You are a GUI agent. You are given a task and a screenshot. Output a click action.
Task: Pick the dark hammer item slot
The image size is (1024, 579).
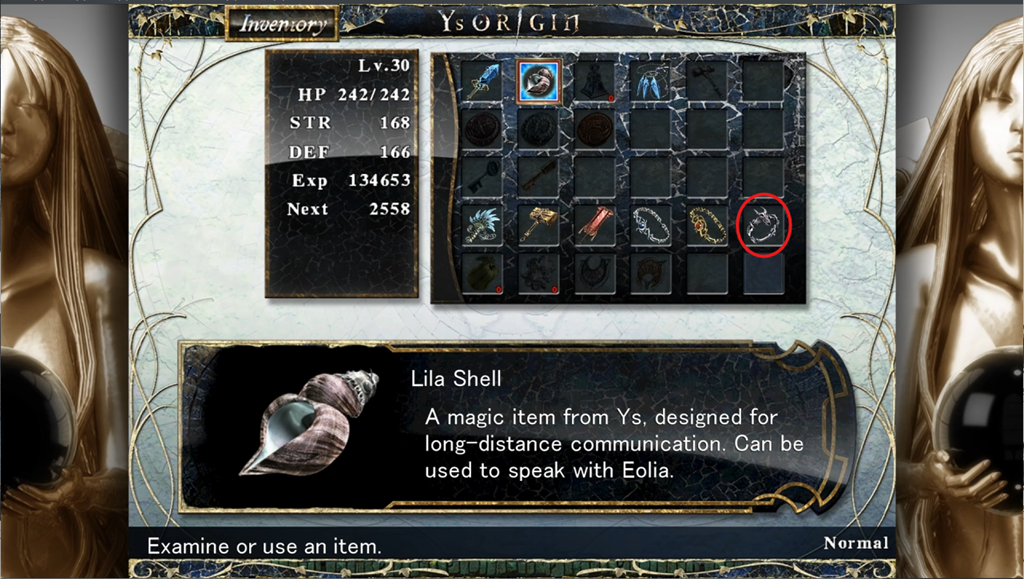point(708,81)
